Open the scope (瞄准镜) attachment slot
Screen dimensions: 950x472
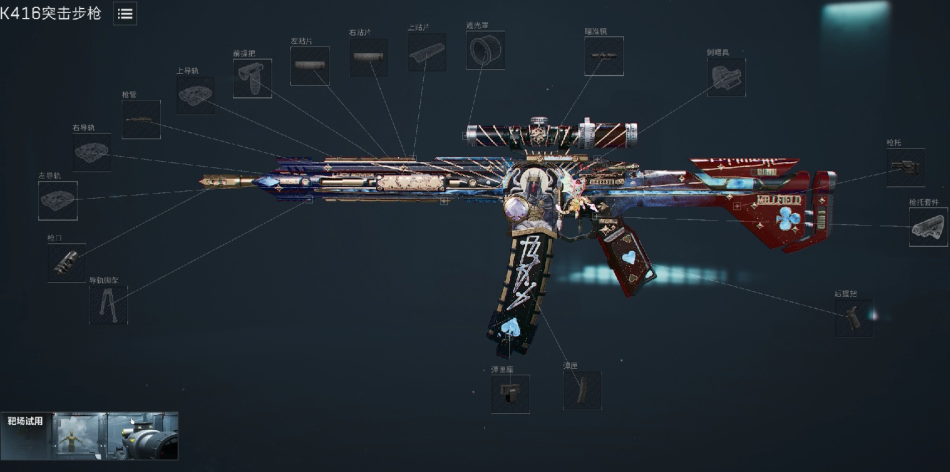pyautogui.click(x=604, y=57)
